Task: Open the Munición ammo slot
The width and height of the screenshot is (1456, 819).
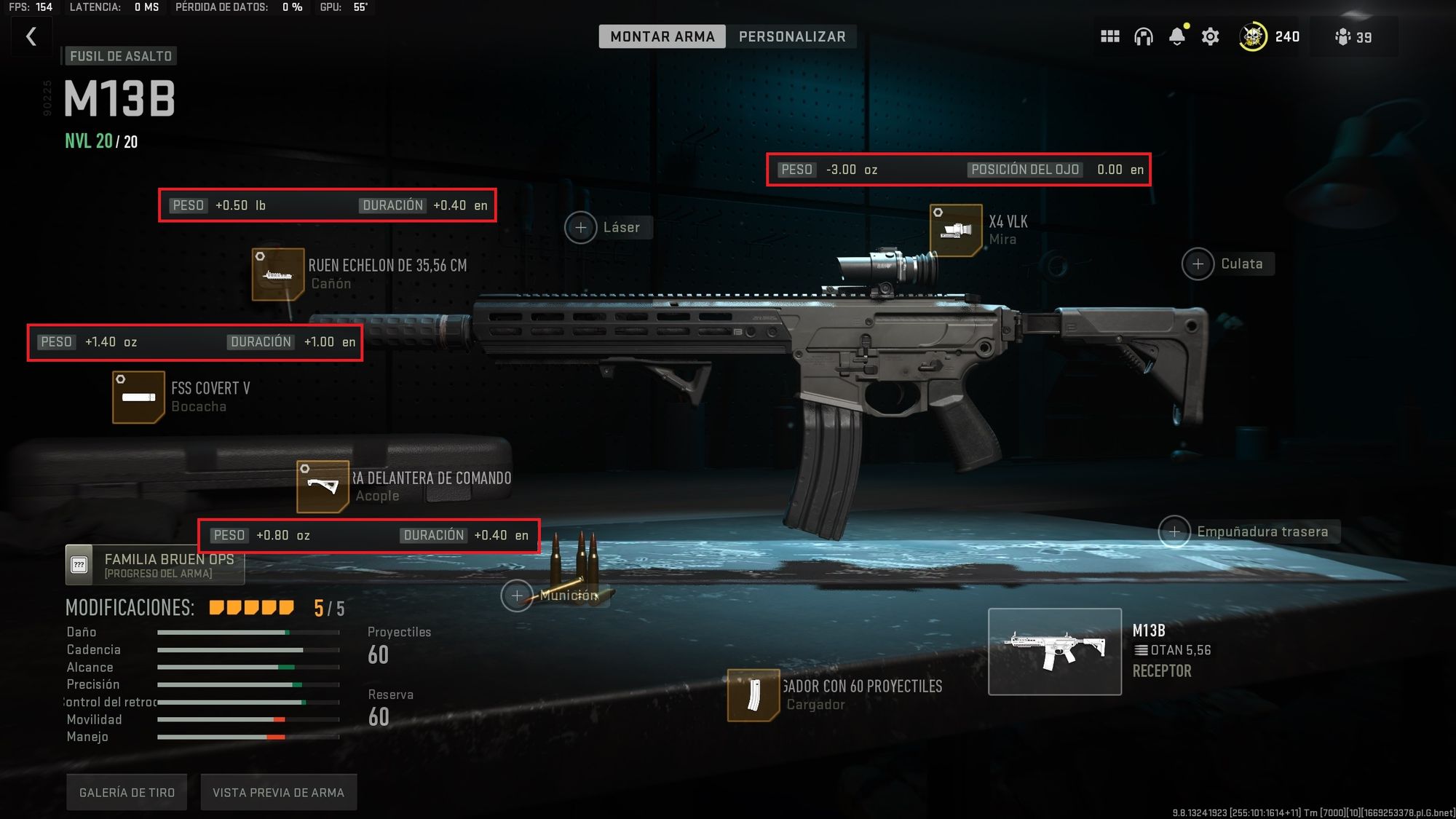Action: coord(518,595)
